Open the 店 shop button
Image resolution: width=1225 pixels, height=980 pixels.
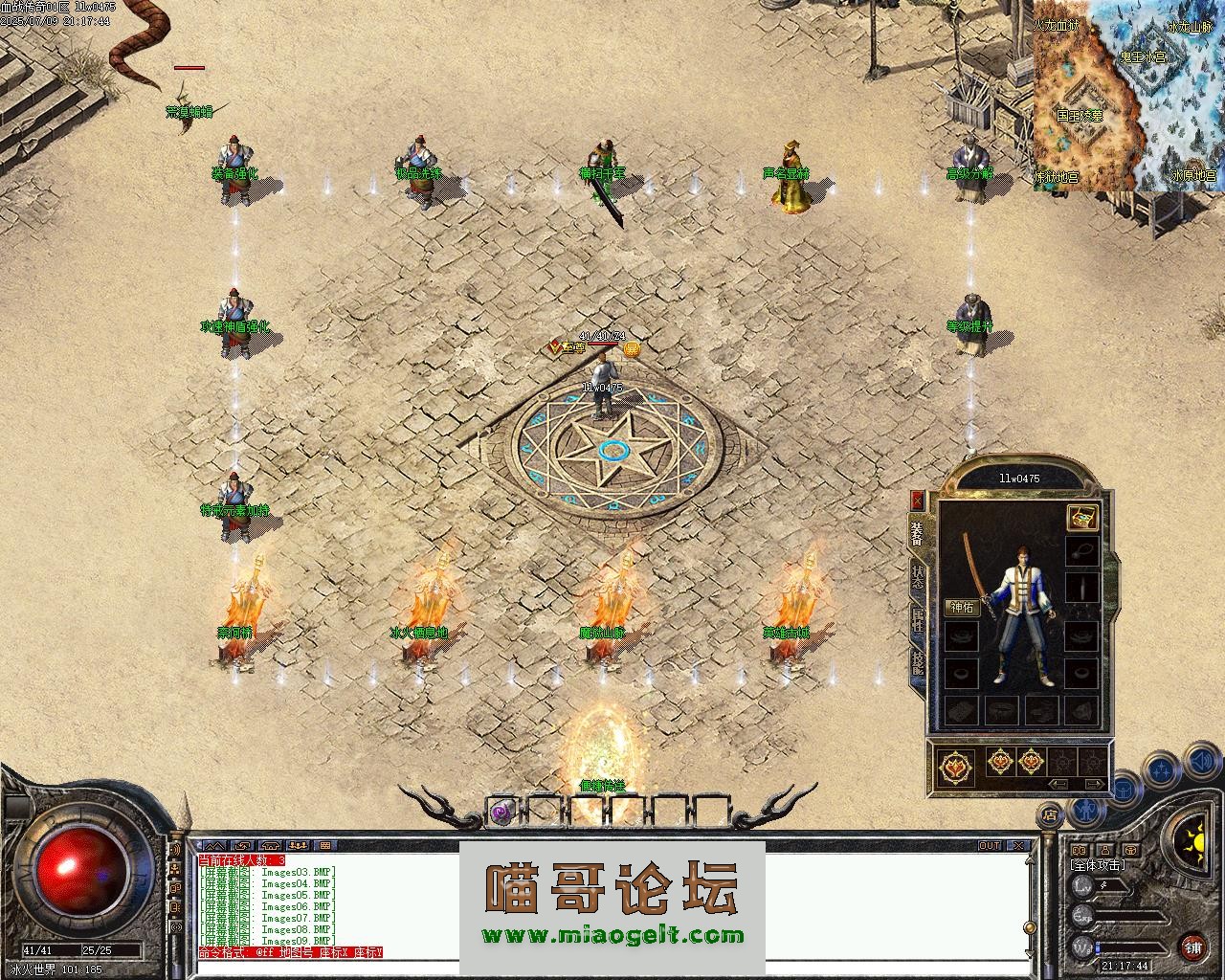[1050, 816]
